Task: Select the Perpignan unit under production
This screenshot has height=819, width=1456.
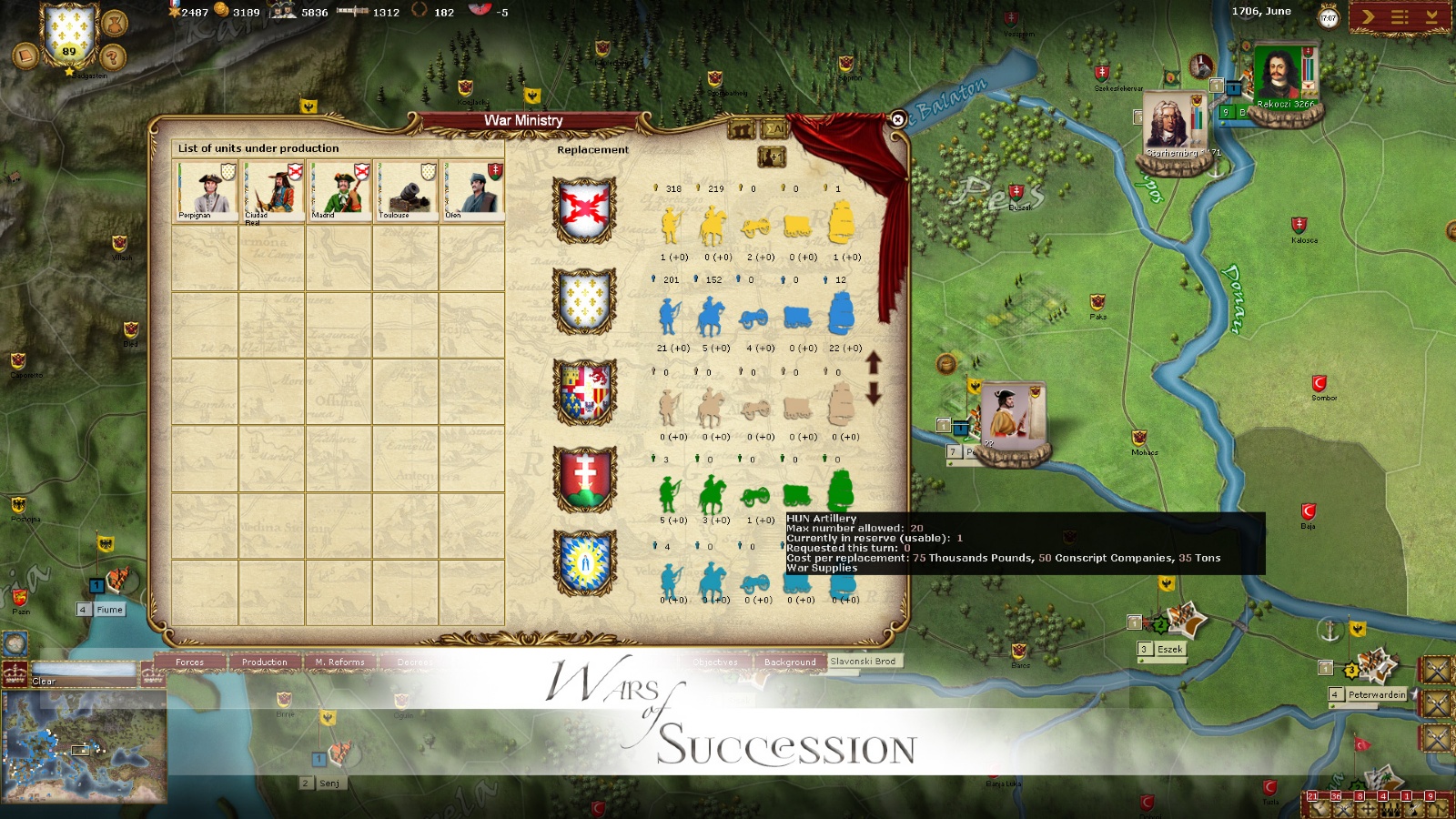Action: pos(206,189)
